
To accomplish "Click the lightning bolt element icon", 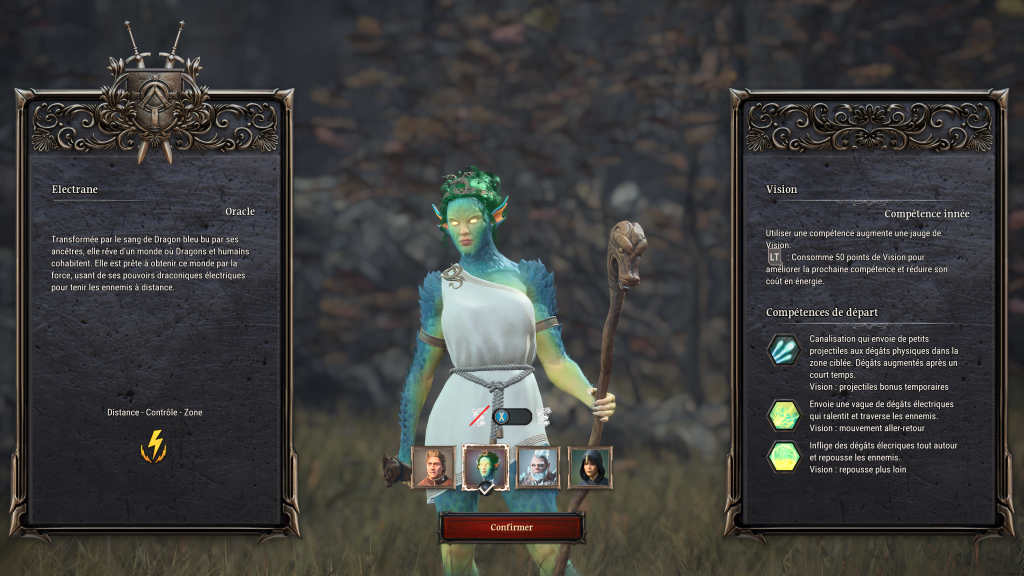I will pyautogui.click(x=154, y=446).
